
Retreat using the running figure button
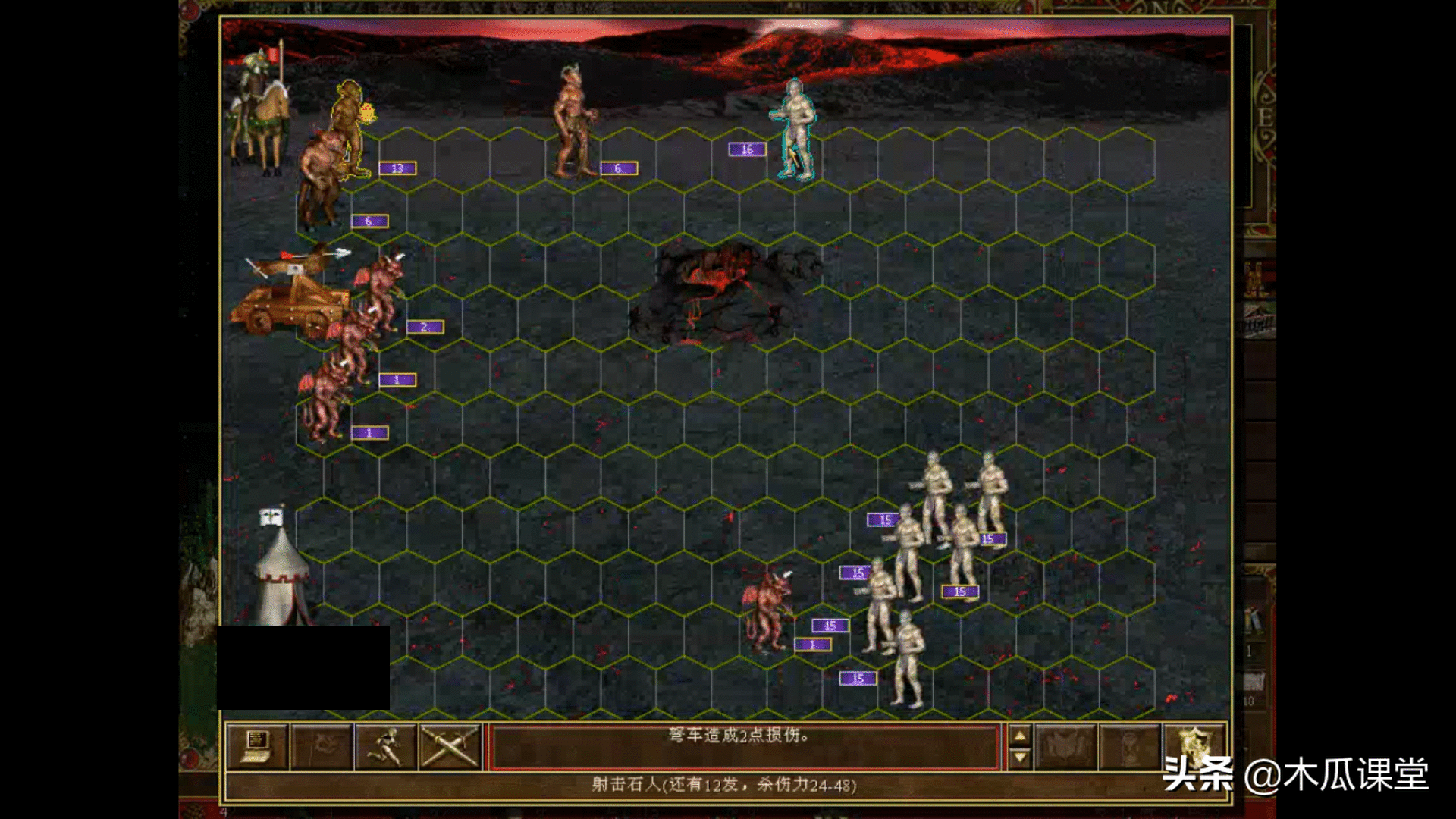[385, 747]
